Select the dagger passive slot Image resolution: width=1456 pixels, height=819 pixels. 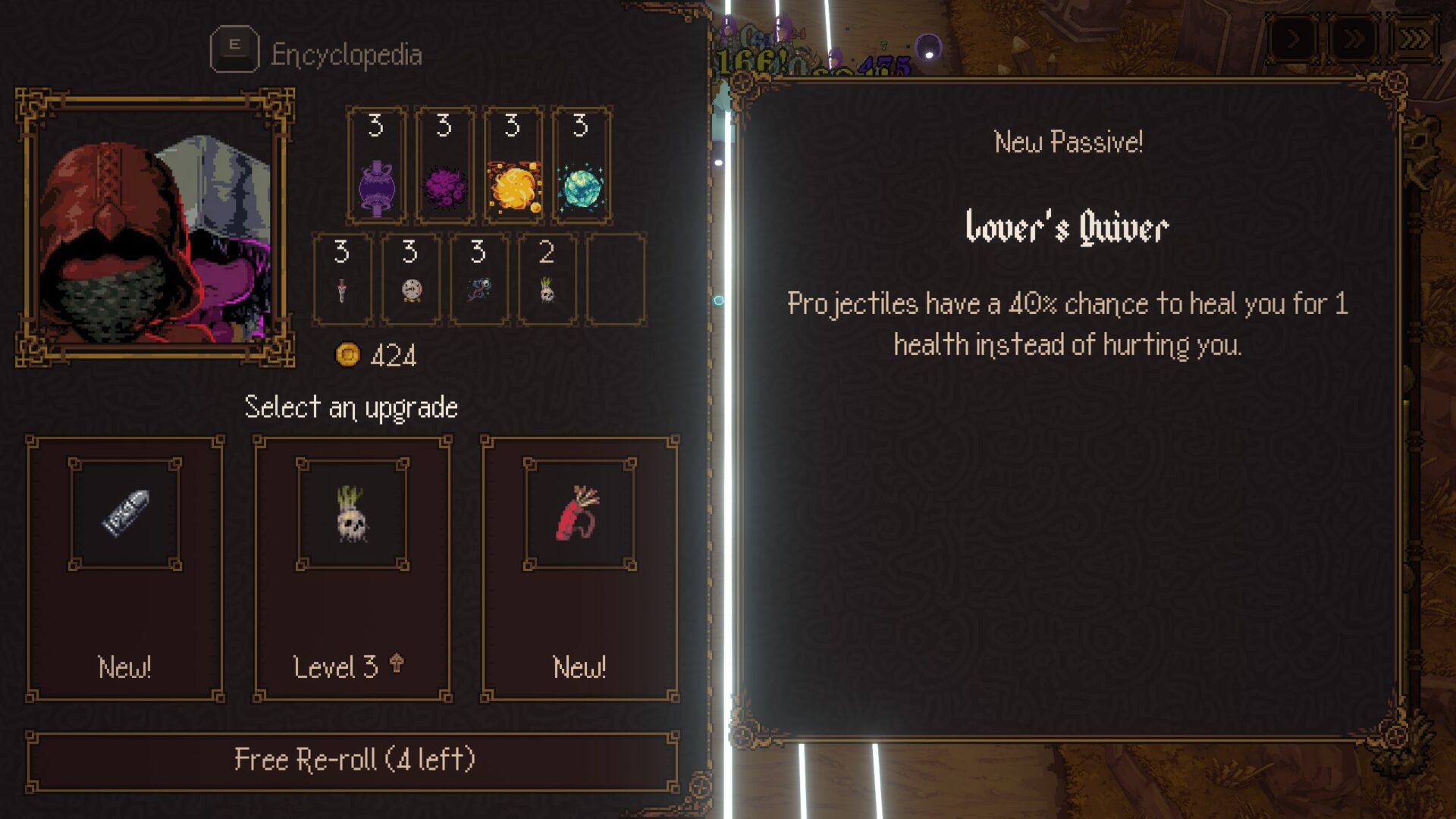coord(342,279)
